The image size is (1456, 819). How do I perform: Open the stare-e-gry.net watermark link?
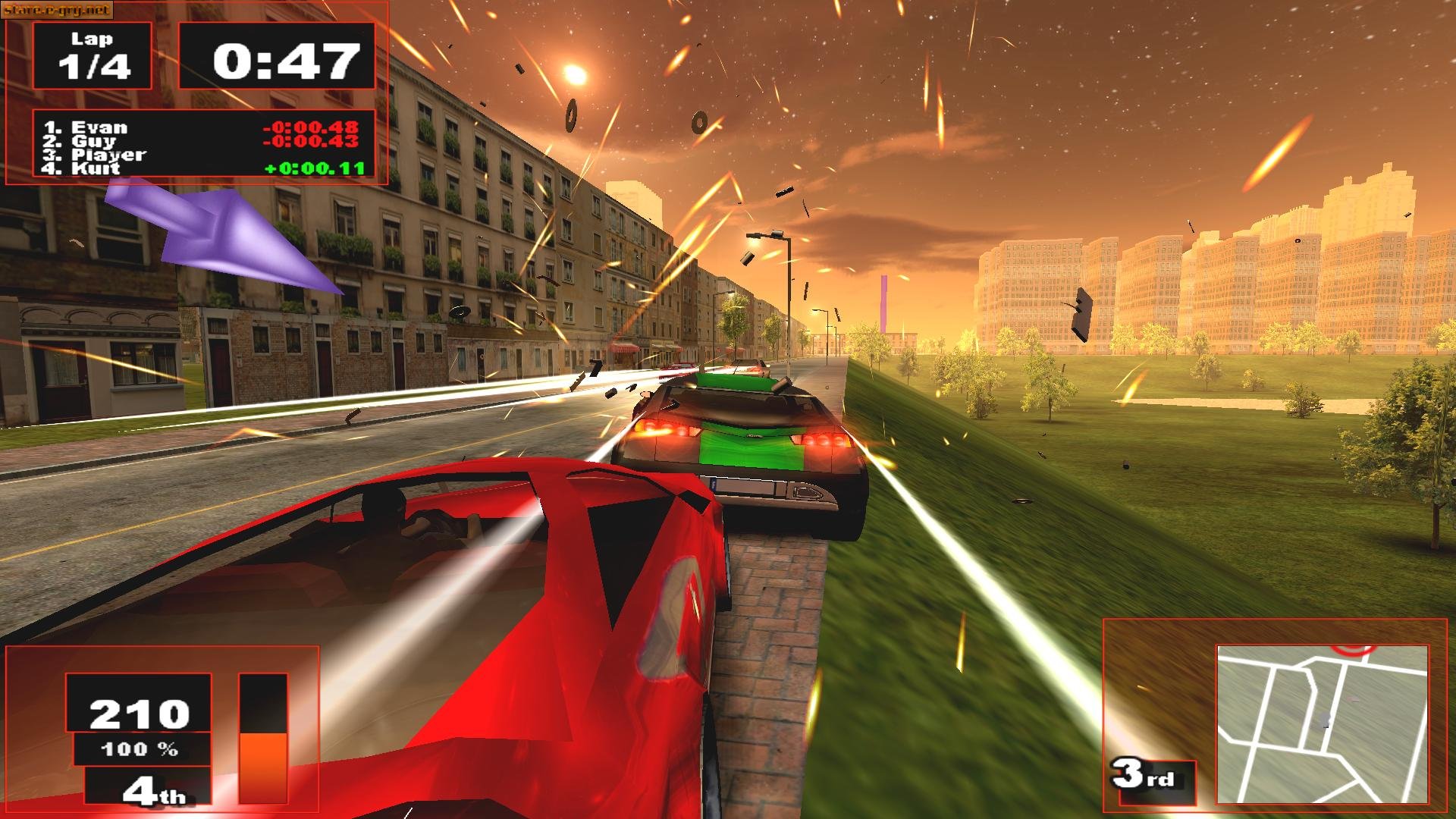click(57, 10)
